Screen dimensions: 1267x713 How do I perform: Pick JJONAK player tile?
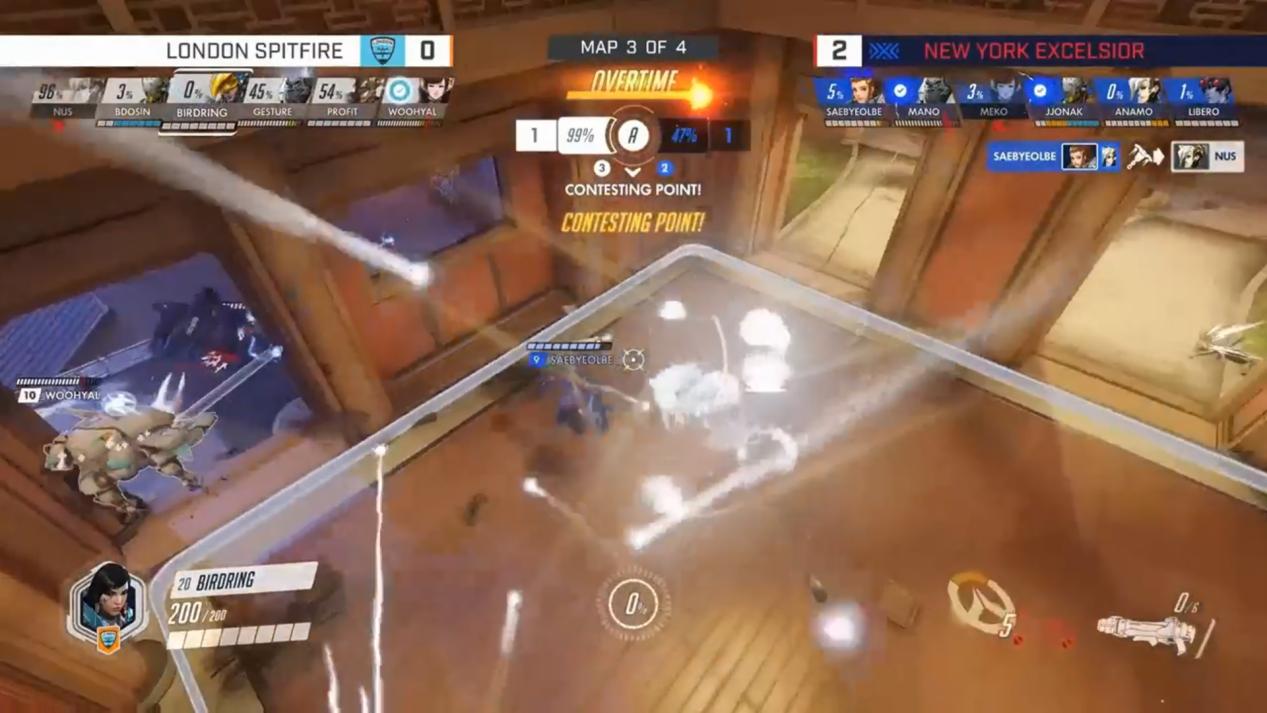[x=1063, y=101]
